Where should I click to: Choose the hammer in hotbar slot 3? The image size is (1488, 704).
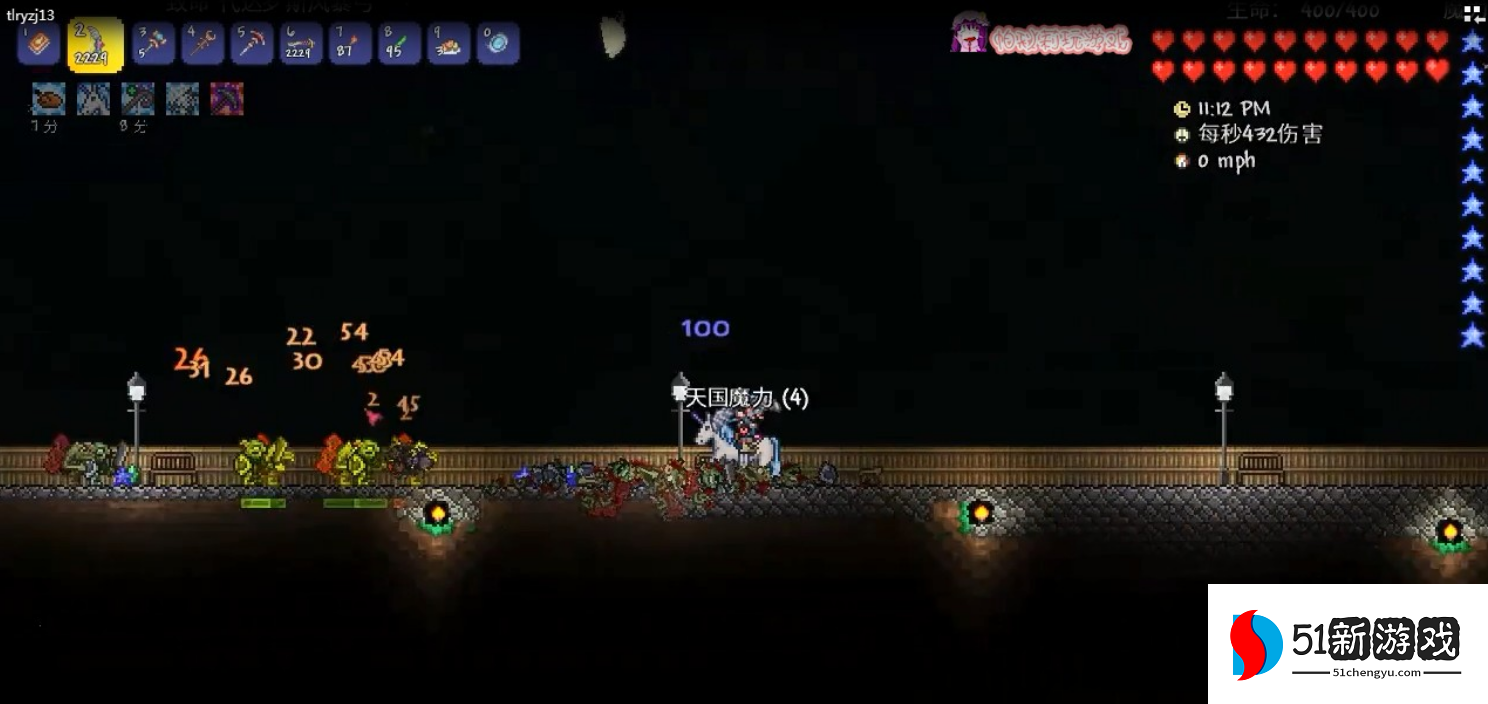tap(154, 44)
